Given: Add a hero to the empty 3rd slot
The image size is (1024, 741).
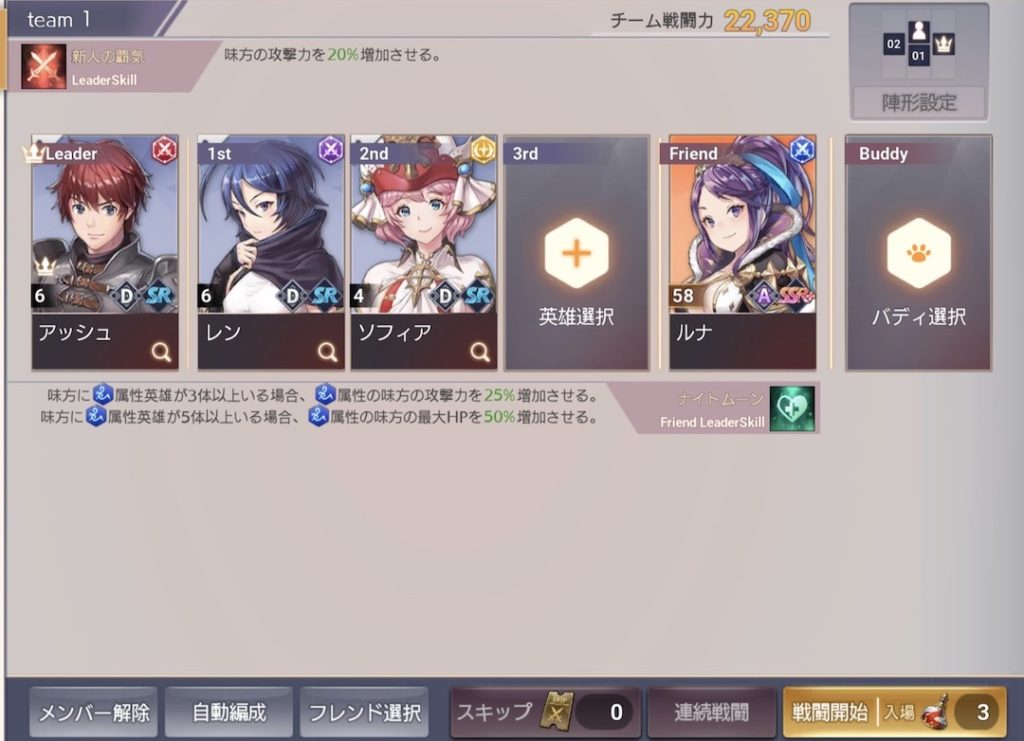Looking at the screenshot, I should tap(576, 253).
